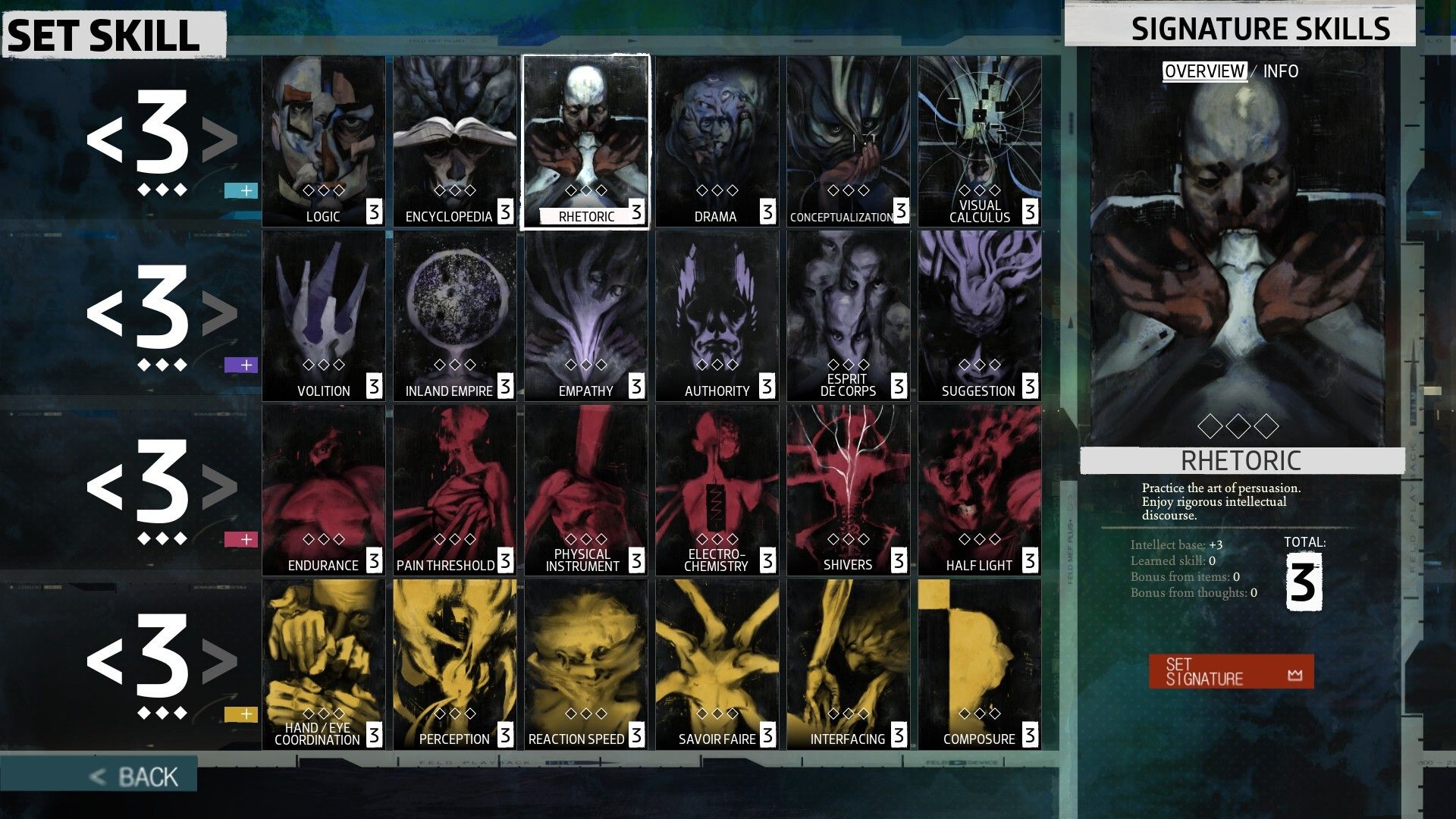Click the blue plus button for Intellect
The width and height of the screenshot is (1456, 819).
(241, 190)
